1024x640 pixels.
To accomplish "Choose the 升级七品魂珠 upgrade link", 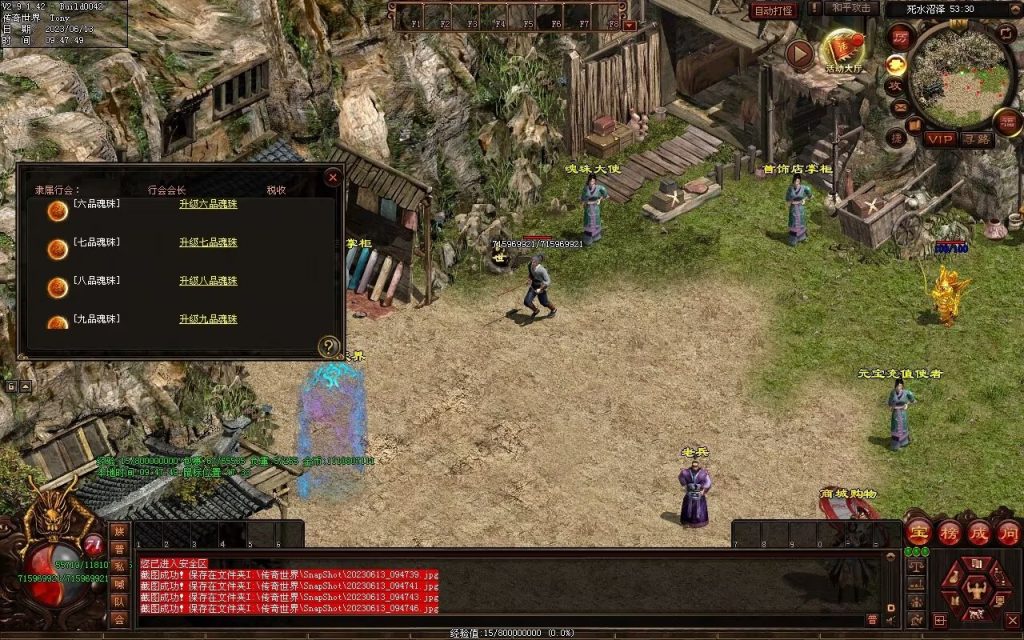I will pyautogui.click(x=208, y=242).
